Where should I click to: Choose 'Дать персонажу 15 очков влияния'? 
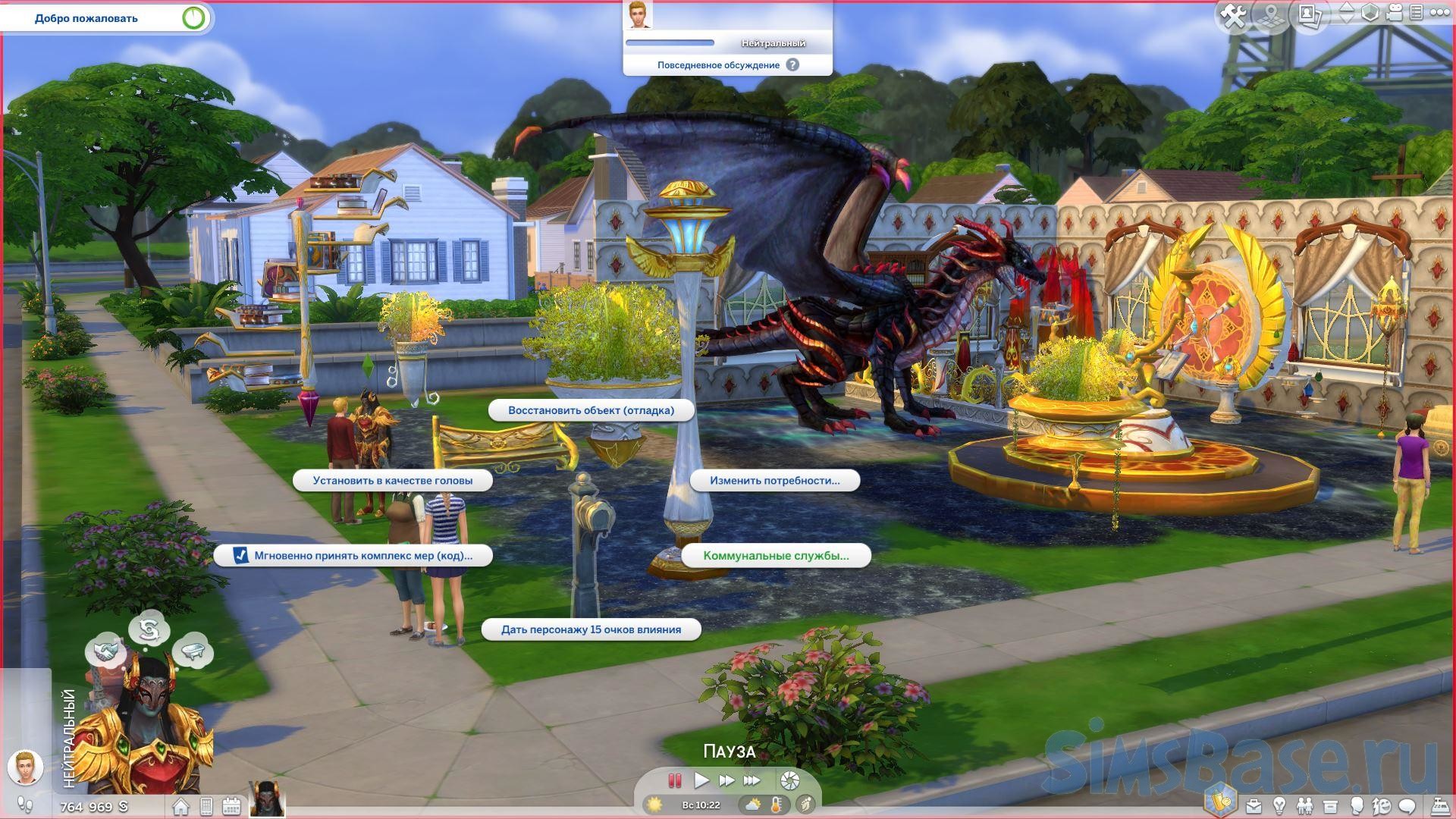point(591,629)
